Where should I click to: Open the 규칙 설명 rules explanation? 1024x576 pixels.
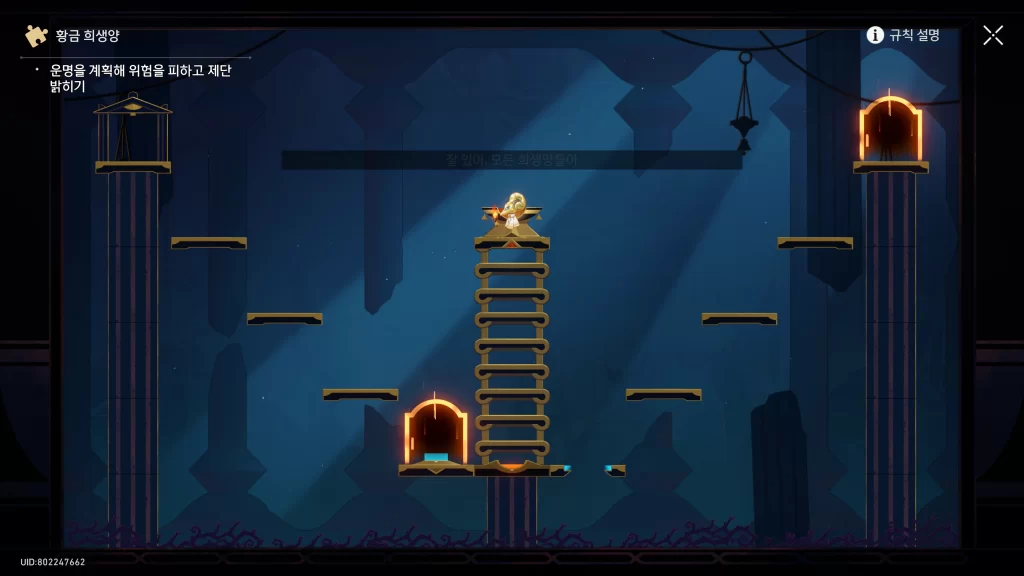903,35
